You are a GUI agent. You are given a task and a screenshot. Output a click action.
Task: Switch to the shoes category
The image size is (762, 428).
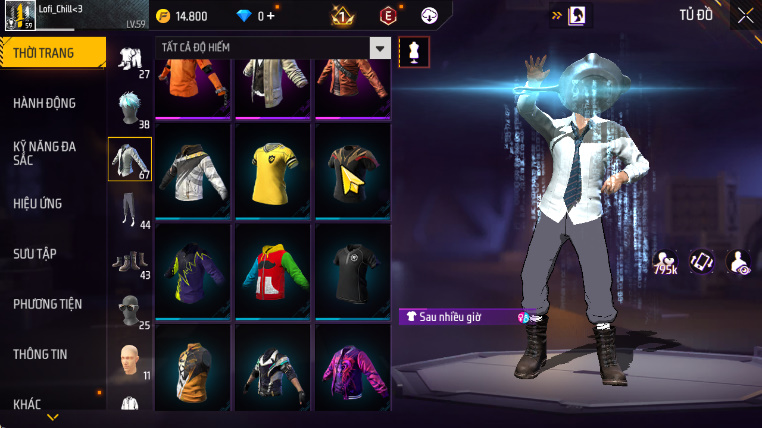[129, 261]
